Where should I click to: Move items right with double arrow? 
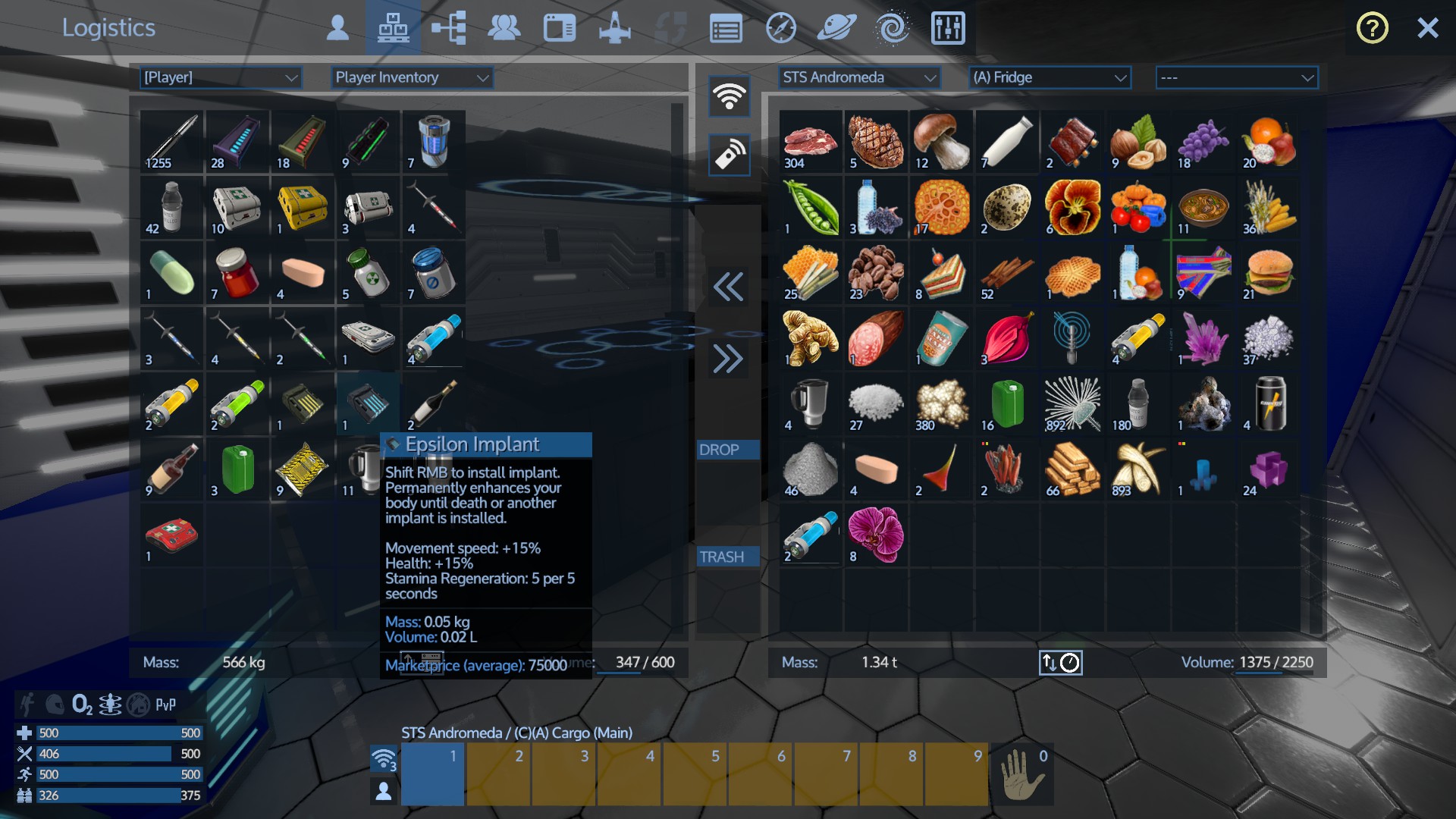tap(728, 359)
